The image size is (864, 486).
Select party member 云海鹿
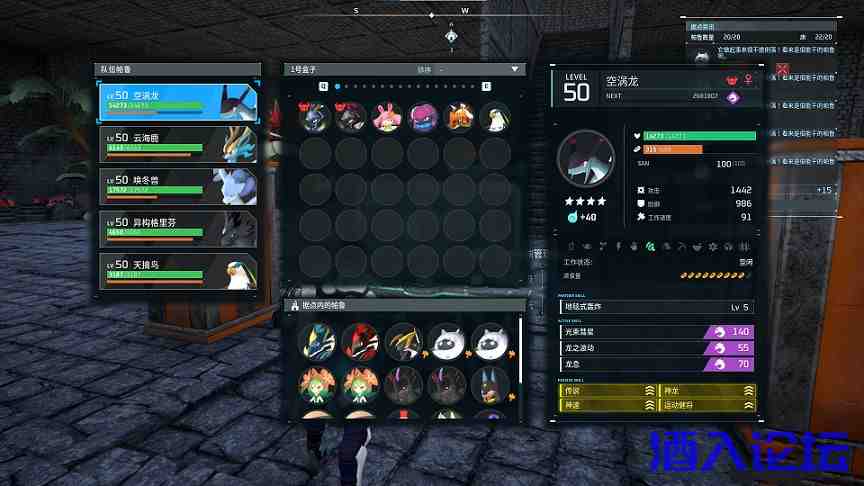(178, 143)
